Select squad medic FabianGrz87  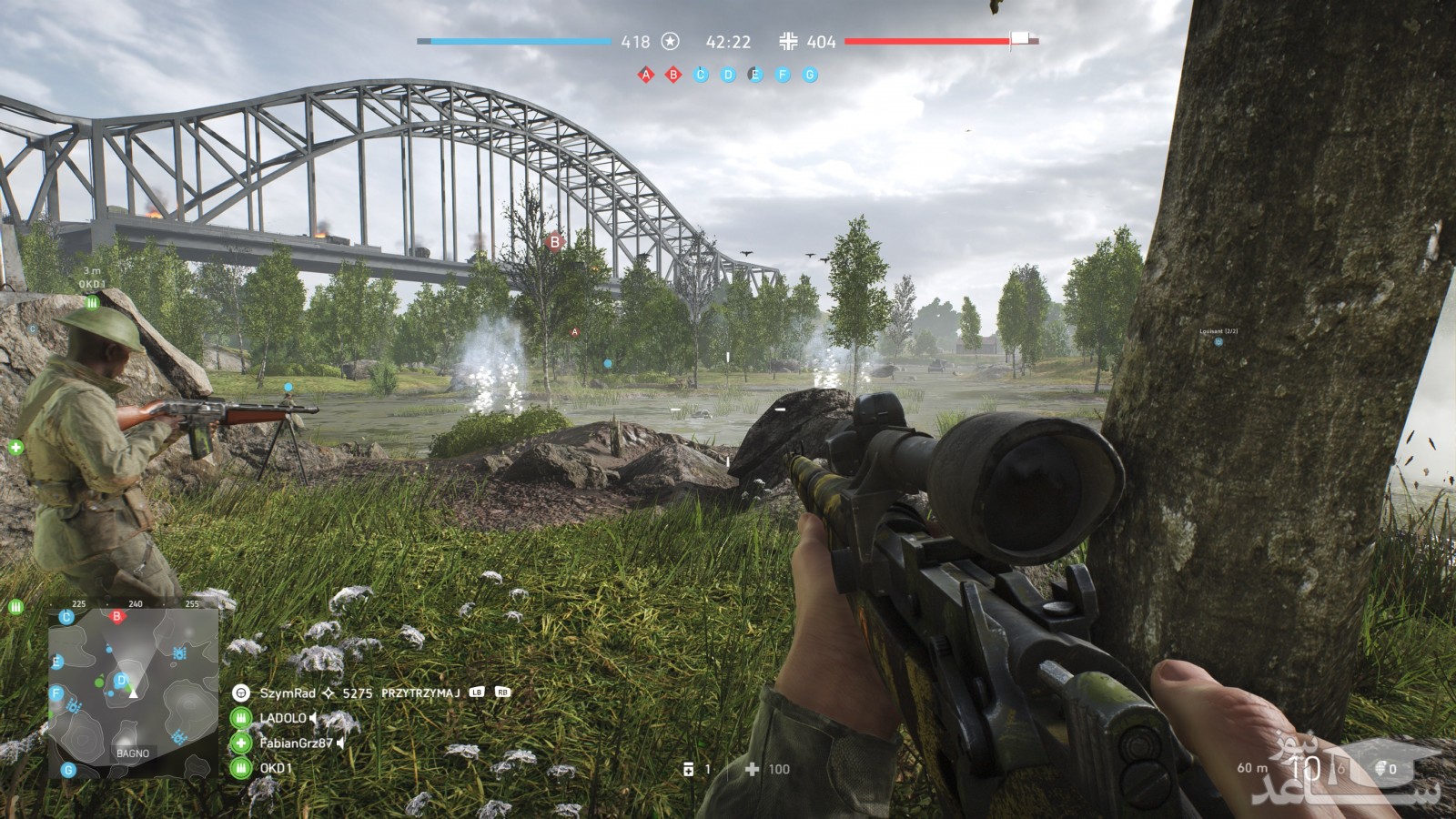point(298,743)
